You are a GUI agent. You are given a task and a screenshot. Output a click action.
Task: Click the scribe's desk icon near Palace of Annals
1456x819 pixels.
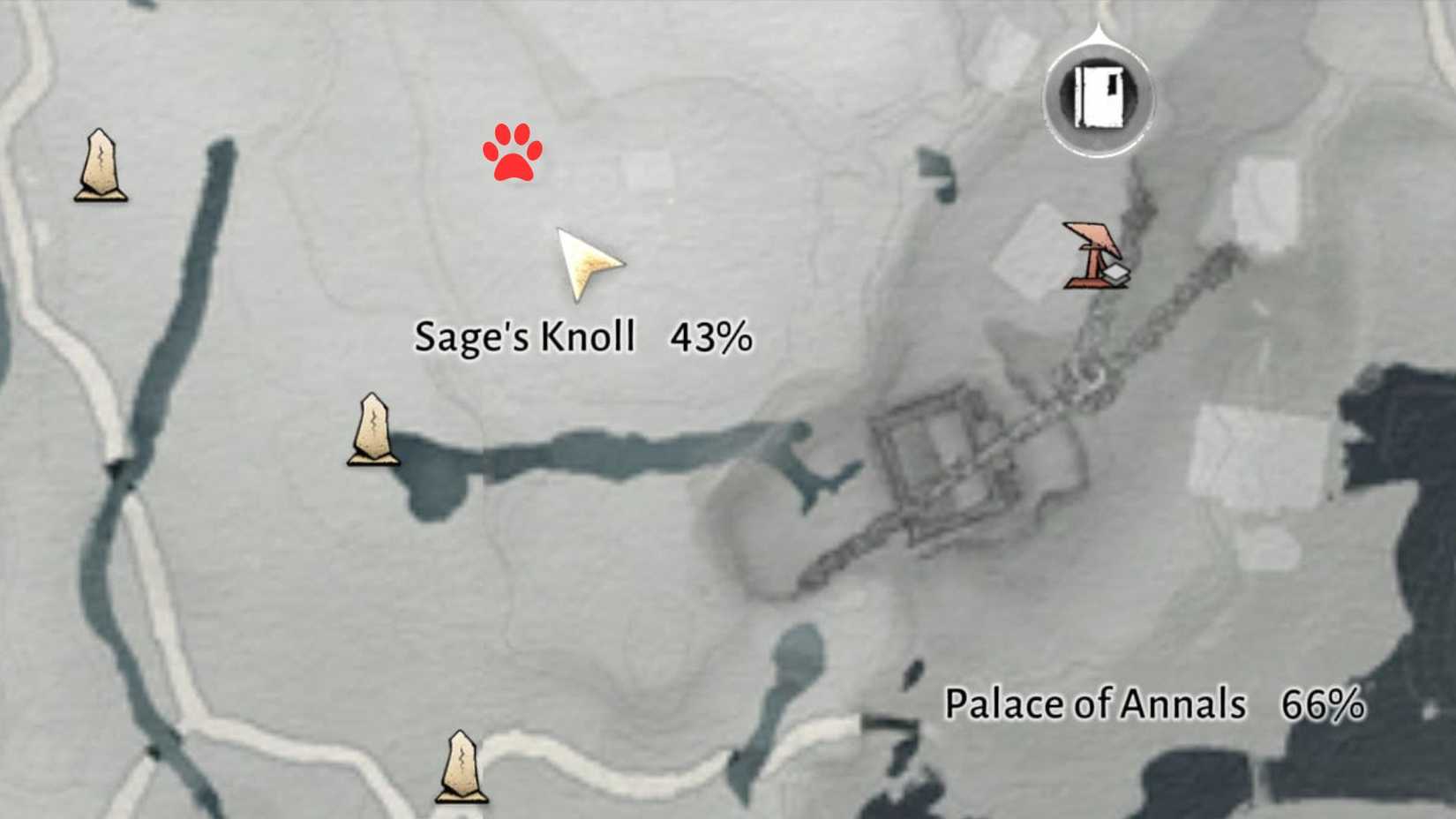pos(1092,256)
